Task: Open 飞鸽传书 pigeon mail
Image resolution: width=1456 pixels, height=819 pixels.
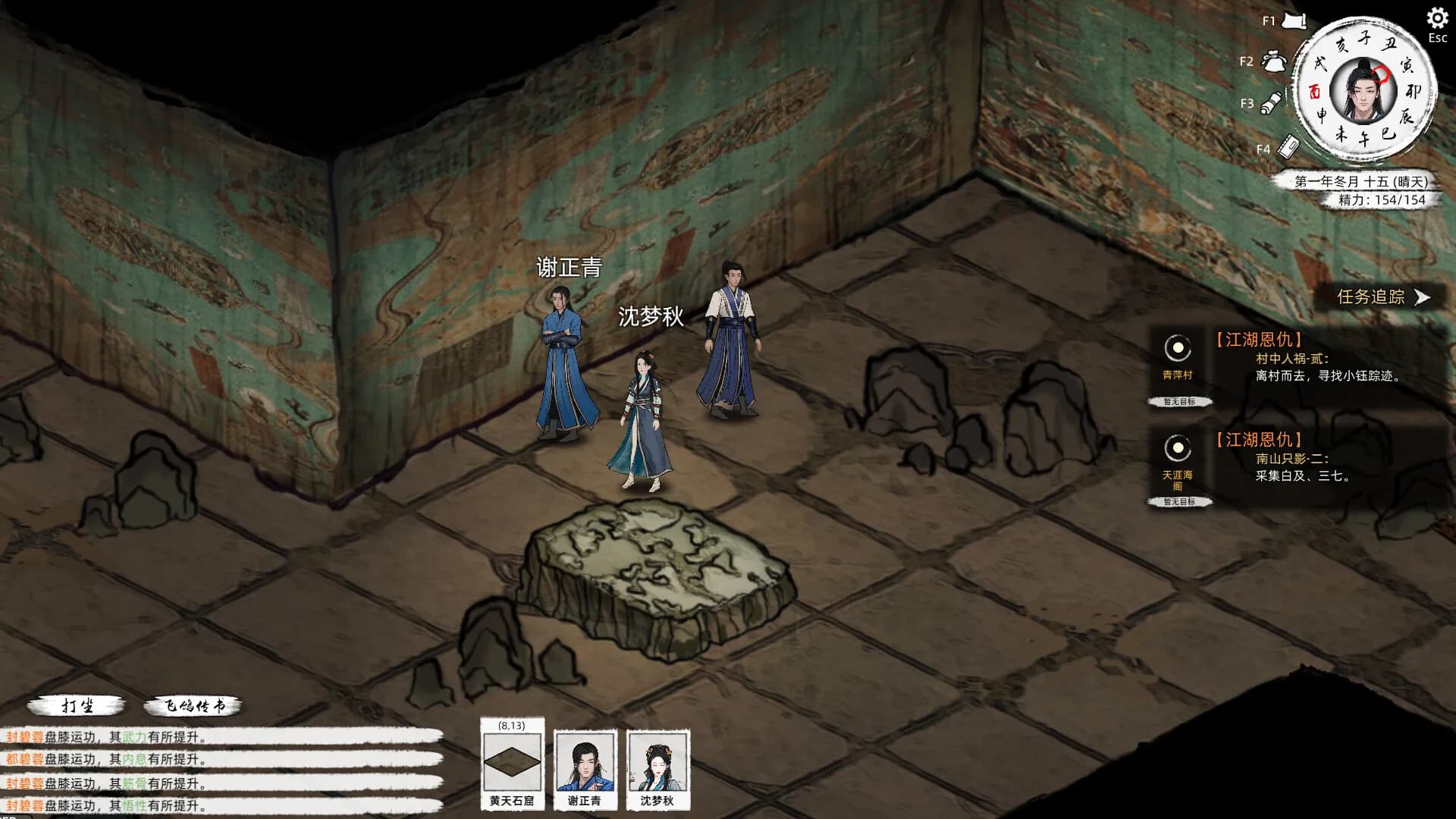Action: coord(194,706)
